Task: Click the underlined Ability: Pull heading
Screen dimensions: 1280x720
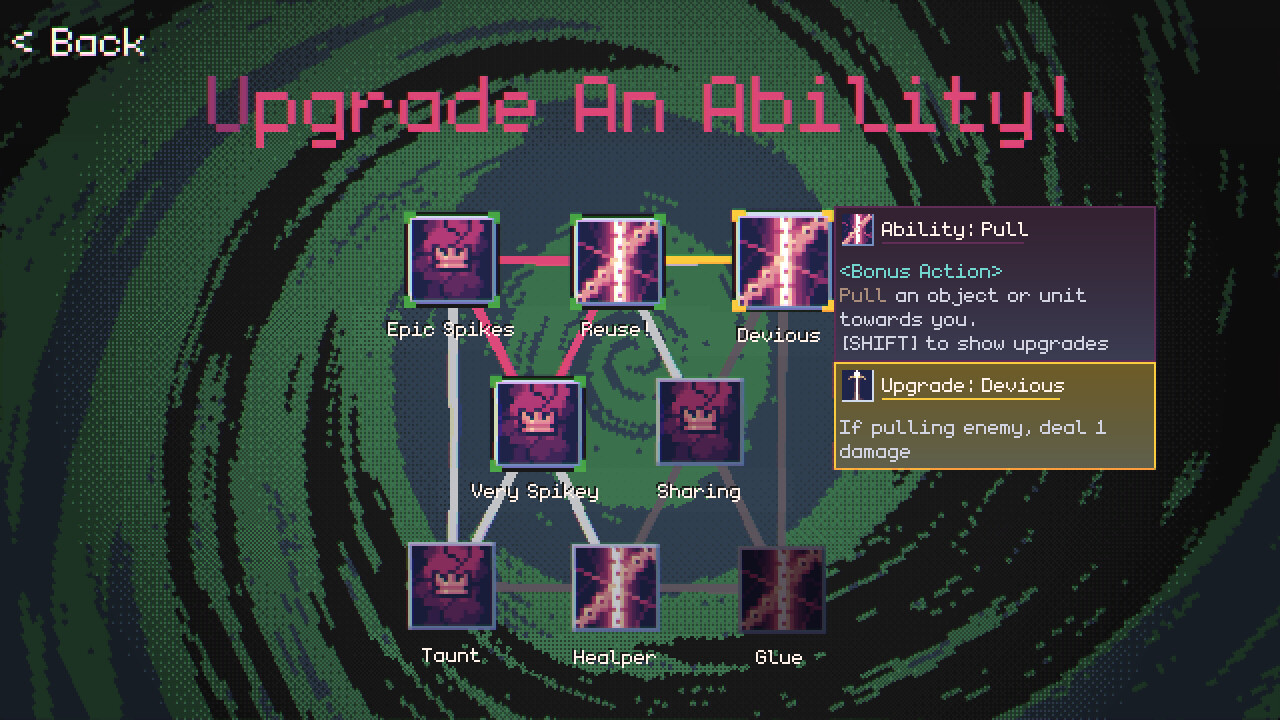Action: (952, 229)
